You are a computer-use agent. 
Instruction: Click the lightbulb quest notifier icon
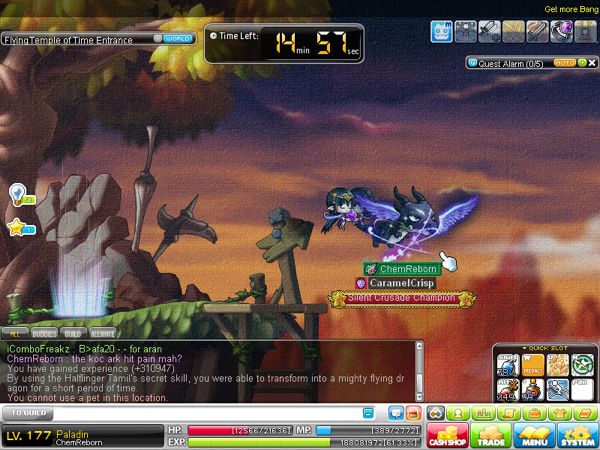(17, 193)
